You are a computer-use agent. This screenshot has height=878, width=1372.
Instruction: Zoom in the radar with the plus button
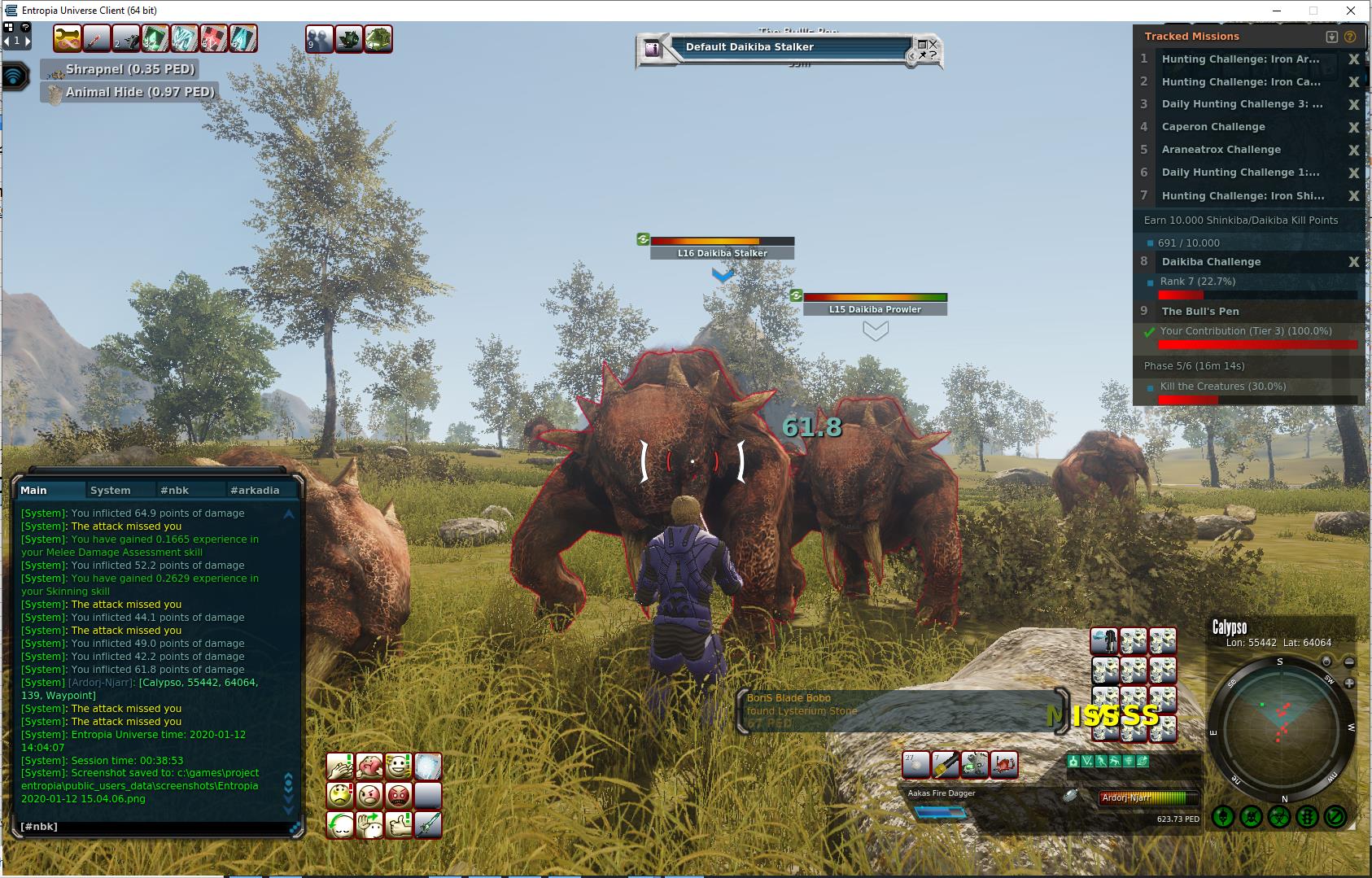[x=1349, y=683]
